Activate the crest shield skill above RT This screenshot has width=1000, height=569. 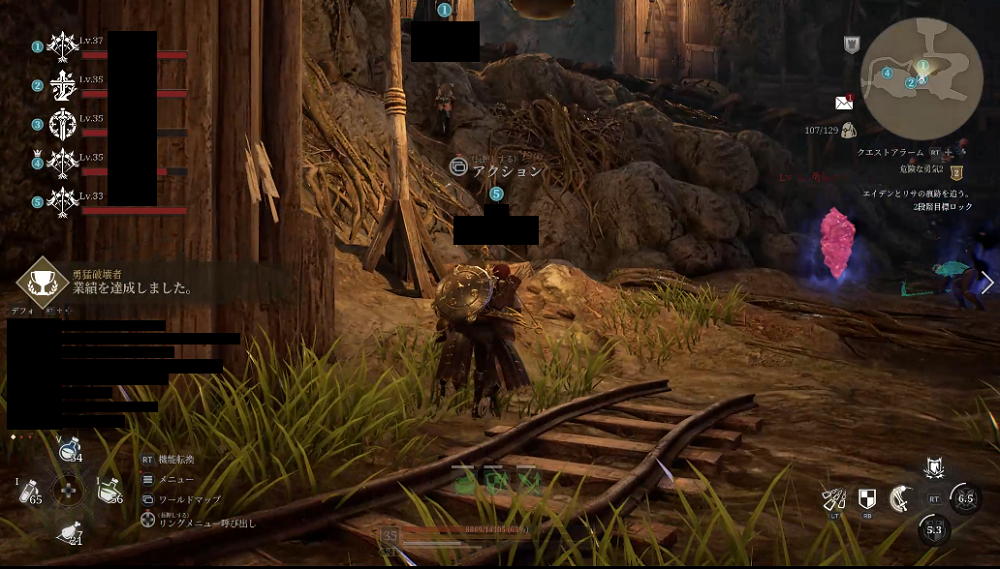point(935,467)
